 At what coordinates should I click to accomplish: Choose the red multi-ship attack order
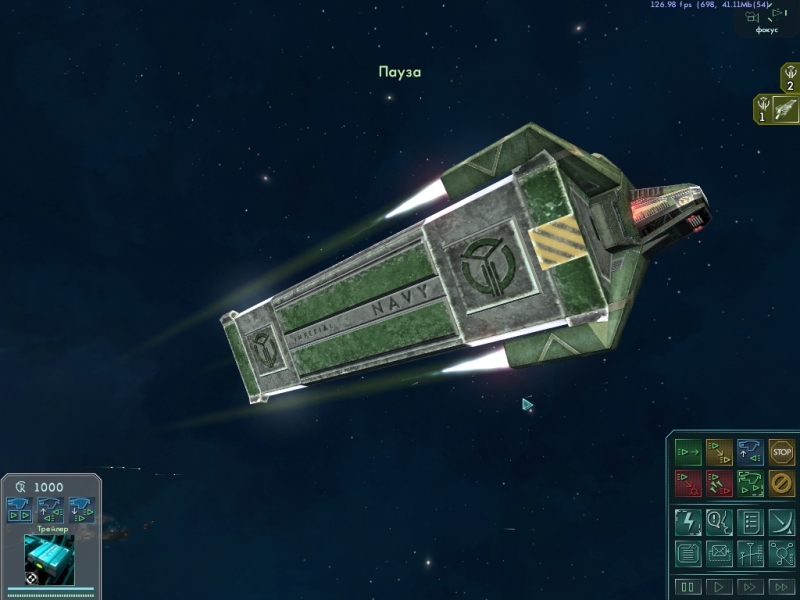point(719,484)
